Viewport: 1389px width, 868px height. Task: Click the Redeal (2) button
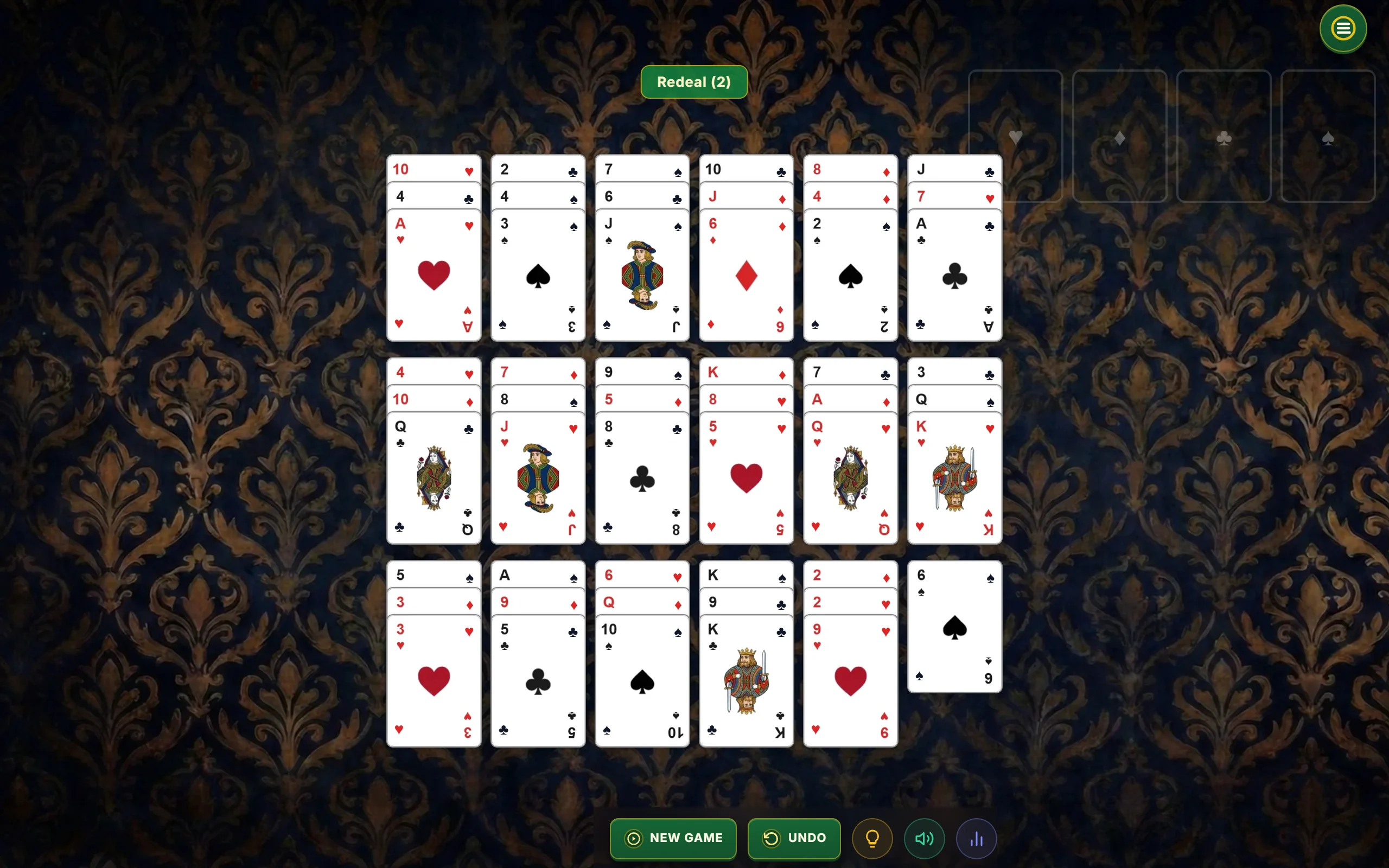tap(693, 82)
